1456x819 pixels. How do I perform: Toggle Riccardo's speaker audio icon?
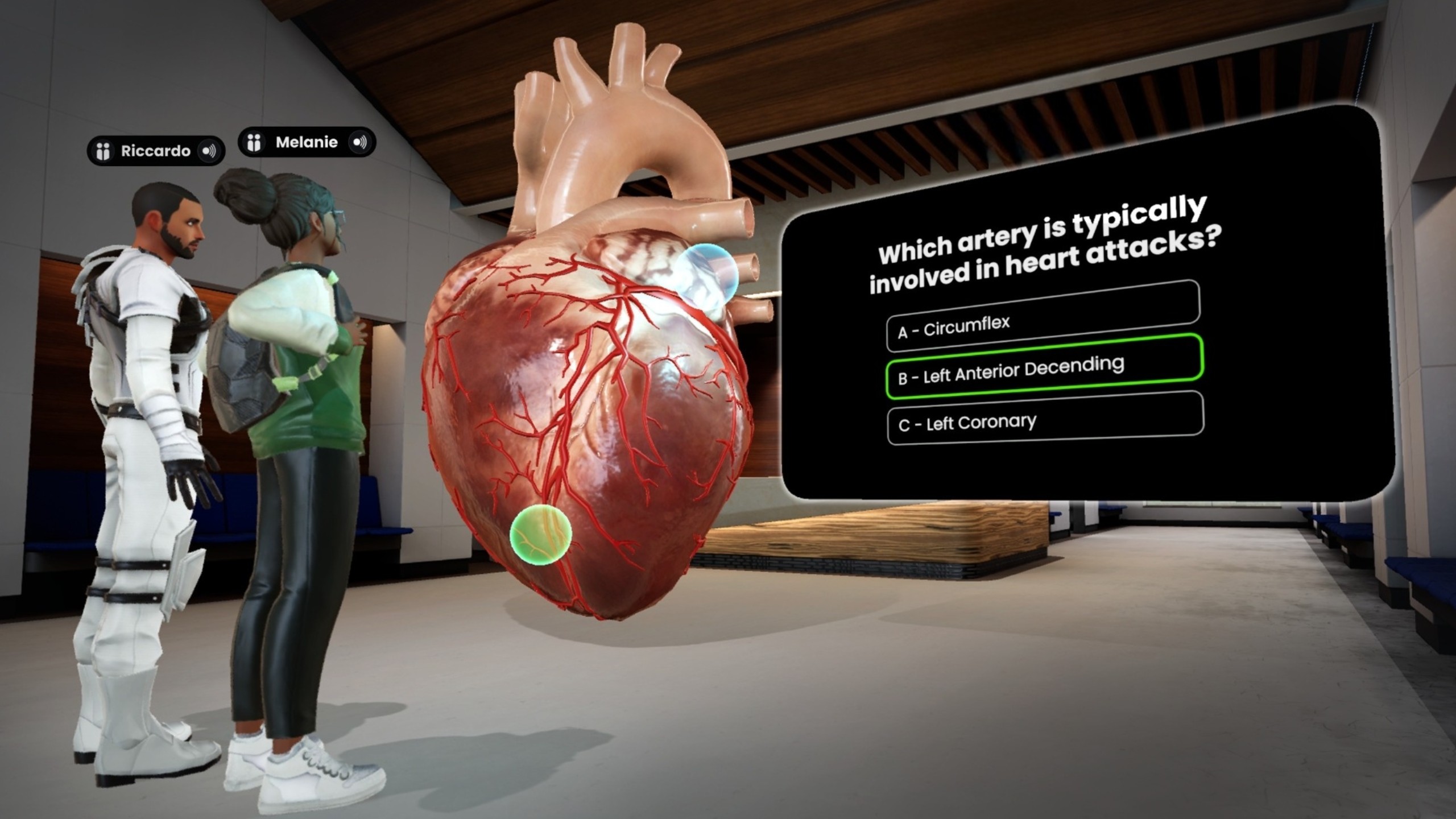209,151
